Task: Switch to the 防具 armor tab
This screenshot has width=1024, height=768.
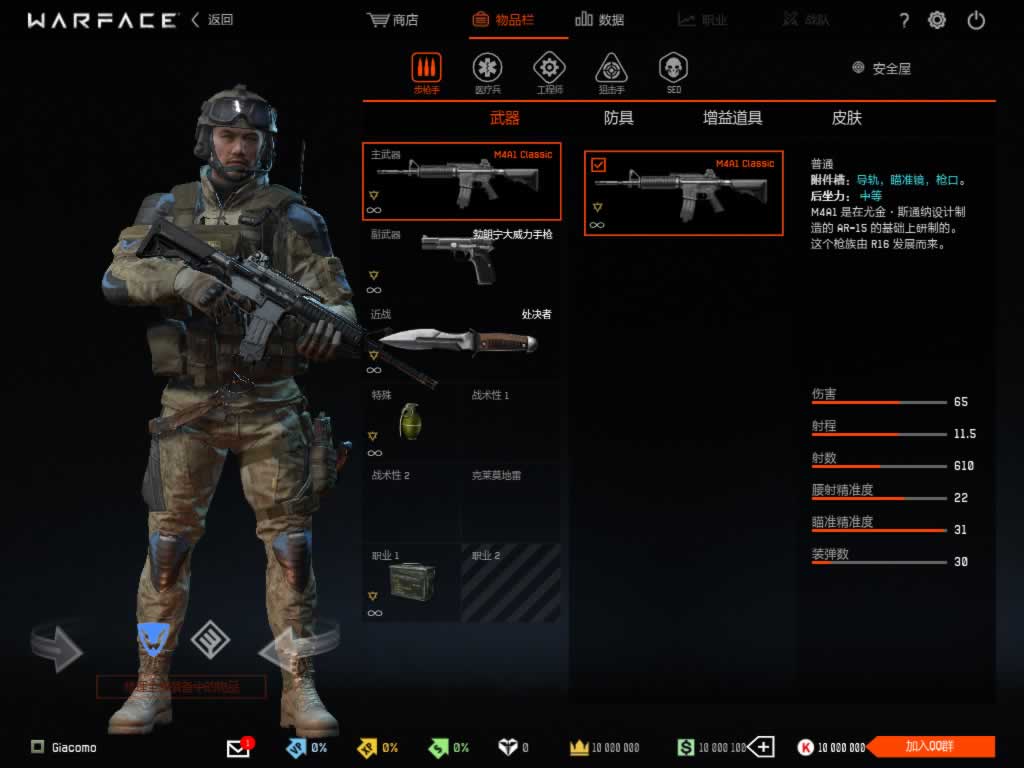Action: point(619,118)
